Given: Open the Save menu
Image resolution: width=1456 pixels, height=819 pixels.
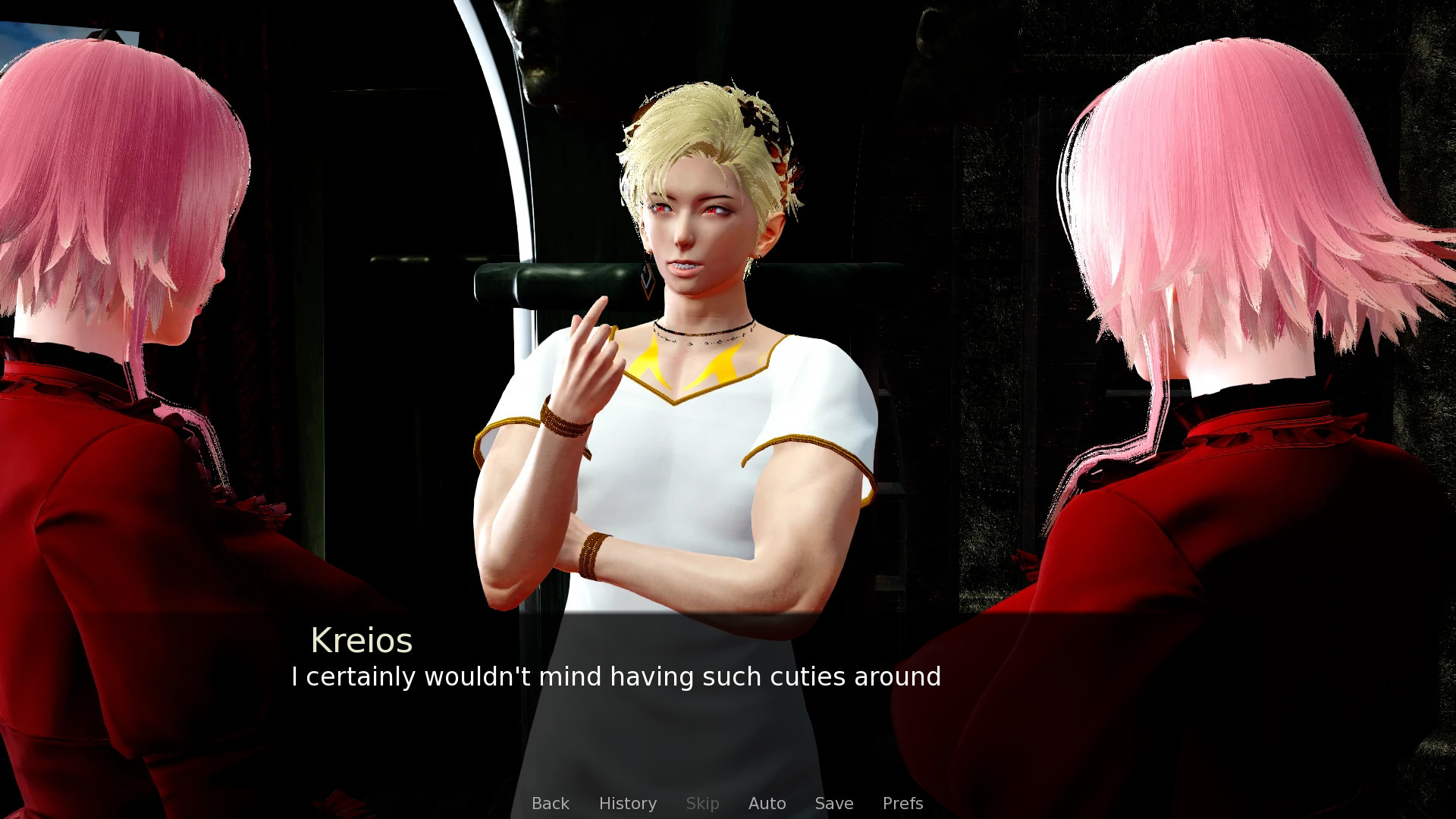Looking at the screenshot, I should [x=833, y=803].
